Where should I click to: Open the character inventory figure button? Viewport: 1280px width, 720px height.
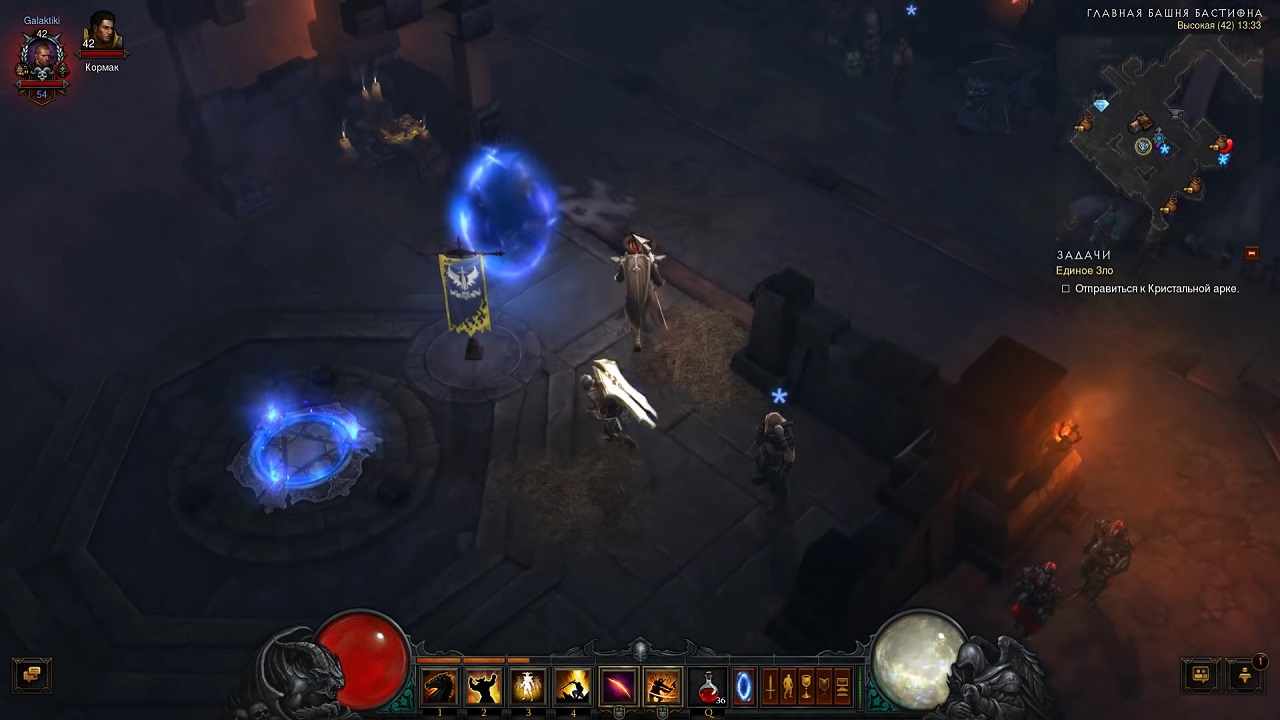click(x=788, y=687)
